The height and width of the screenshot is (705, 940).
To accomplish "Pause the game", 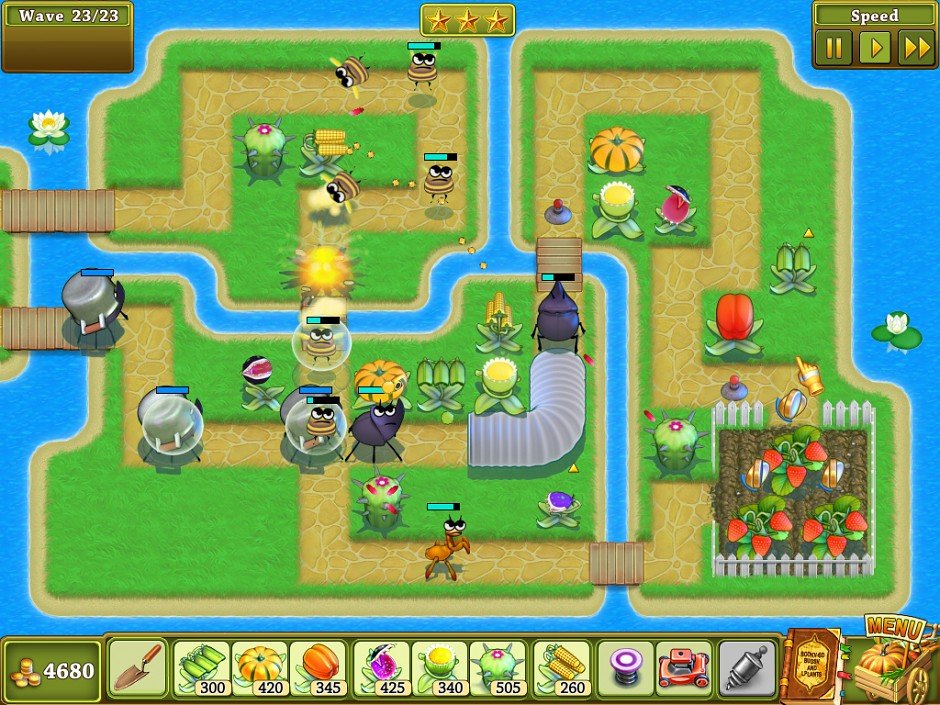I will point(833,47).
